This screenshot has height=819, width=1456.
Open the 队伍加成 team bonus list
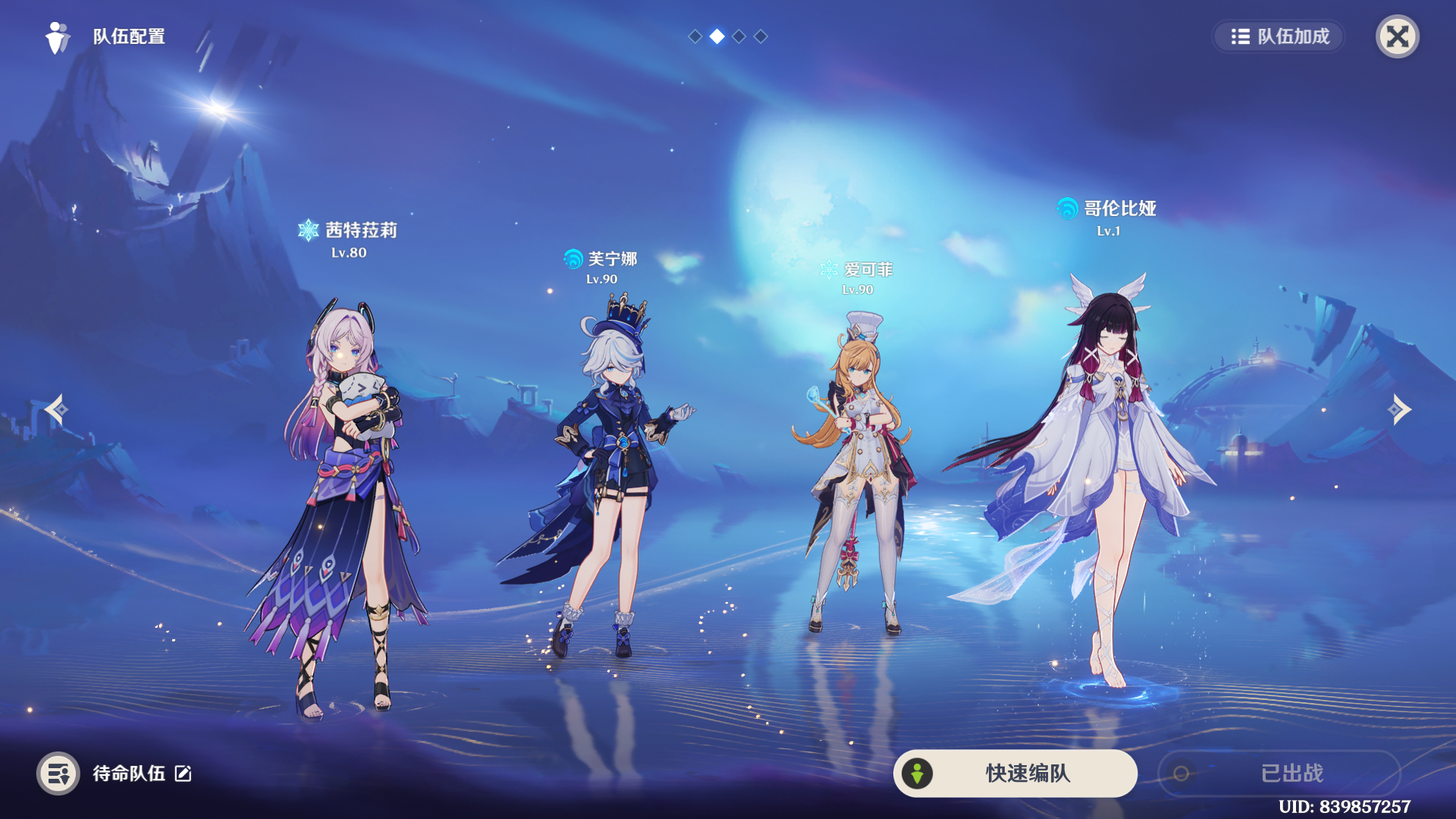pos(1279,36)
